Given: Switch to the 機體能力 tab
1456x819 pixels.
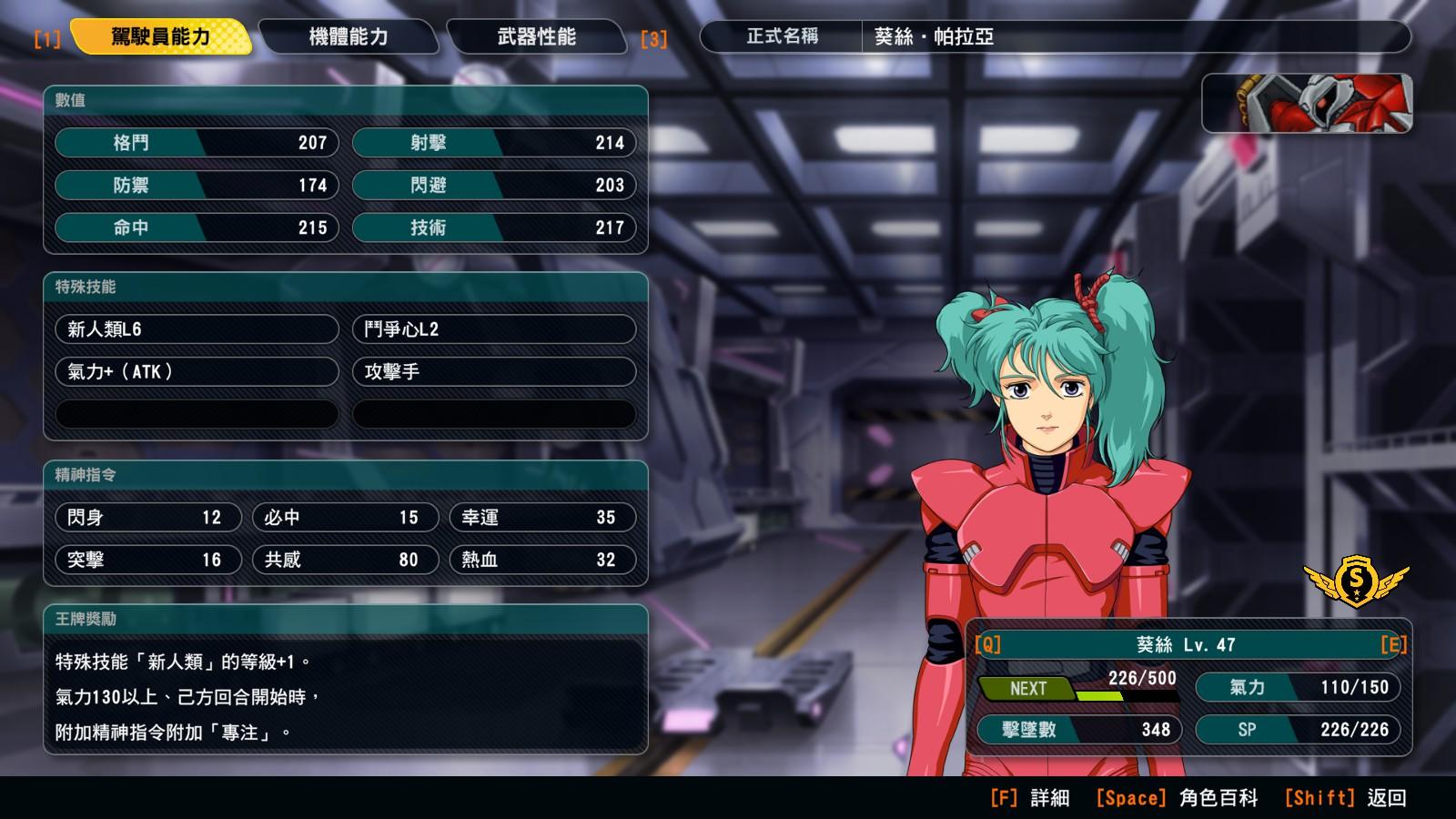Looking at the screenshot, I should 349,37.
